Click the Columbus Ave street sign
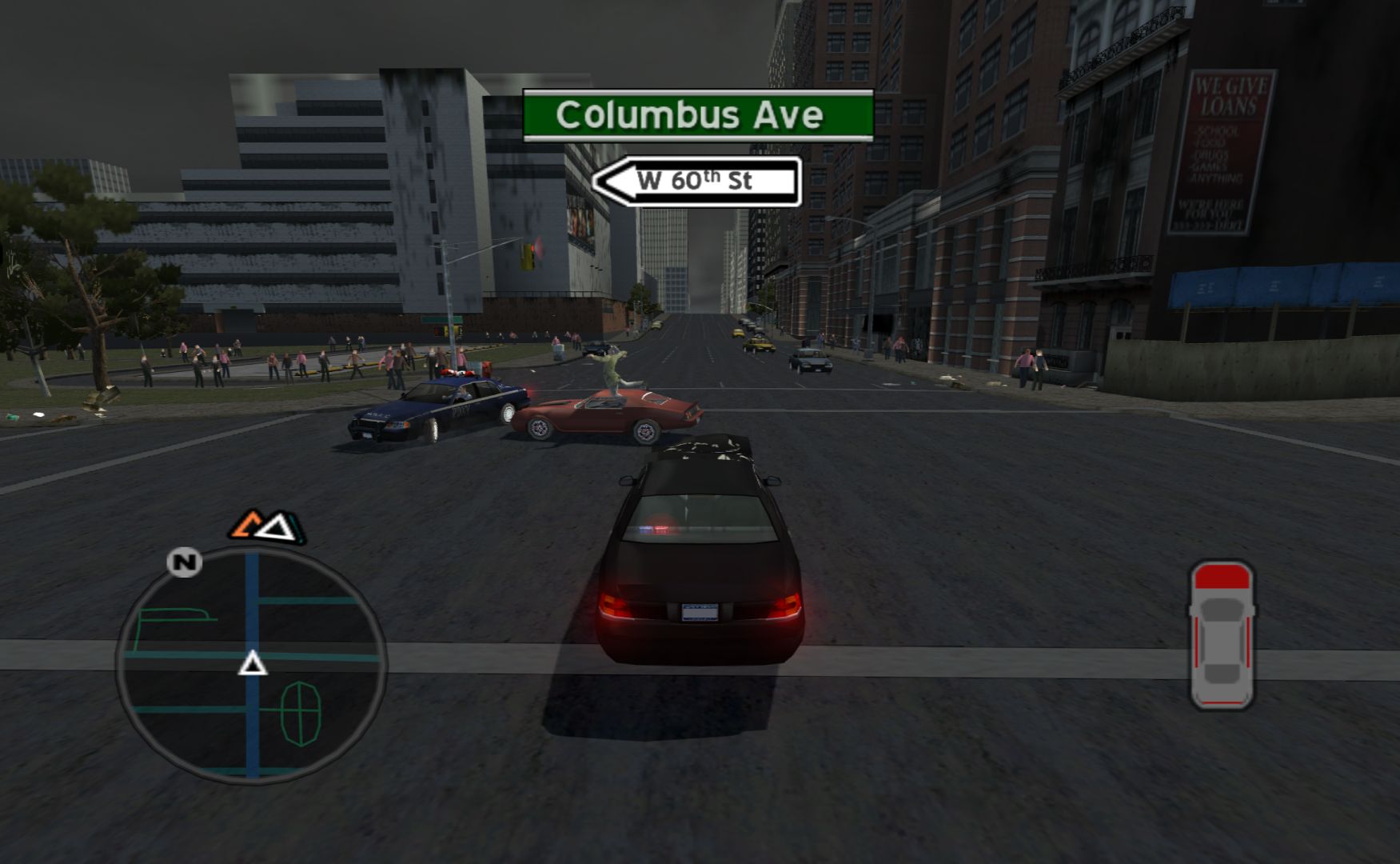The image size is (1400, 864). click(x=697, y=116)
